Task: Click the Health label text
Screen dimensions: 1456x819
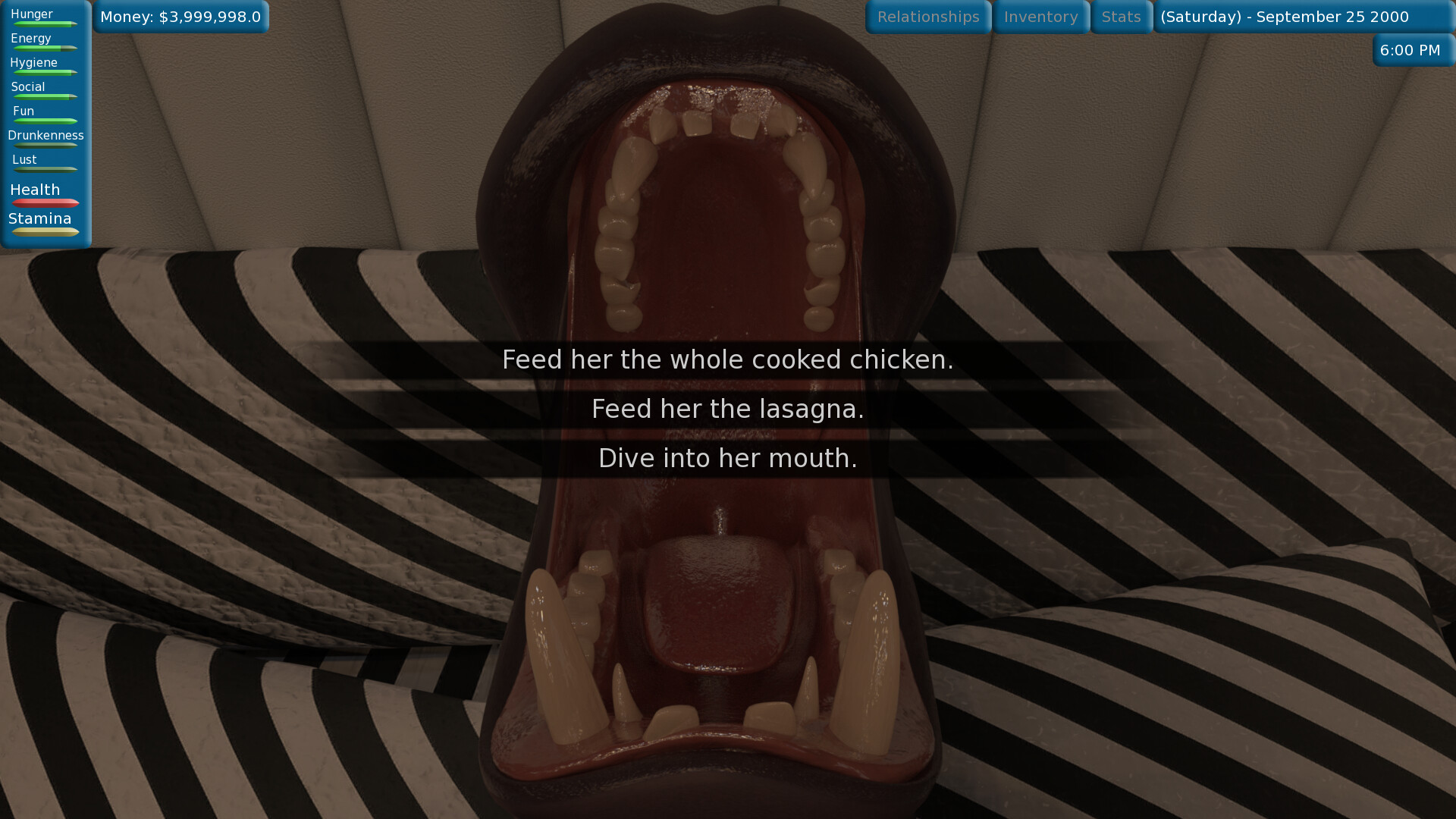Action: coord(34,189)
